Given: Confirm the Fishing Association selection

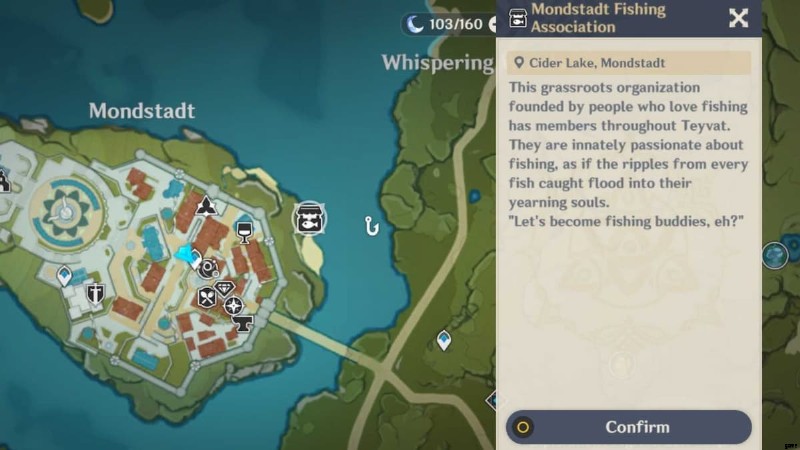Looking at the screenshot, I should coord(628,427).
